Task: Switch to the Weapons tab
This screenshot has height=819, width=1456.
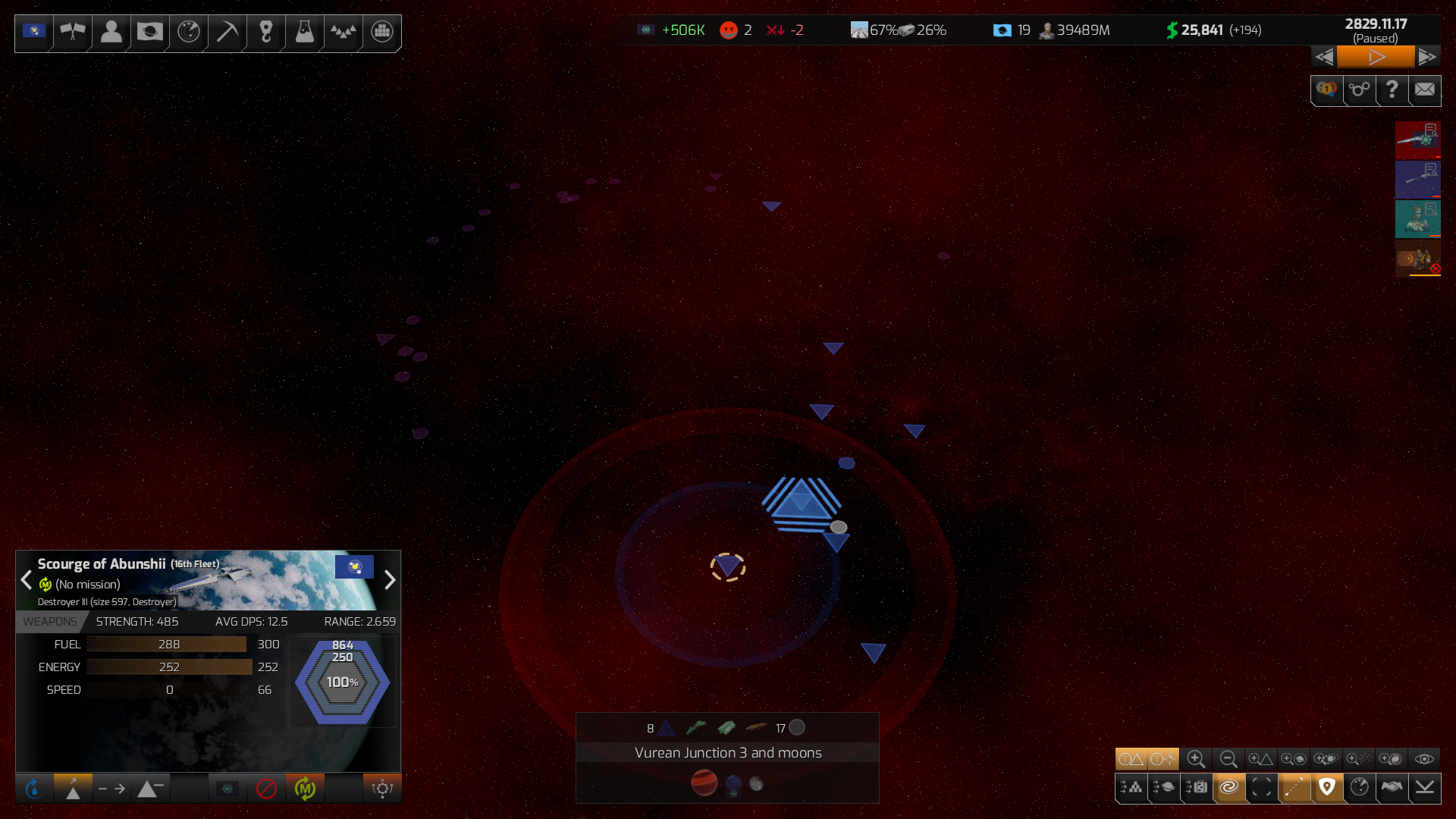Action: [49, 622]
